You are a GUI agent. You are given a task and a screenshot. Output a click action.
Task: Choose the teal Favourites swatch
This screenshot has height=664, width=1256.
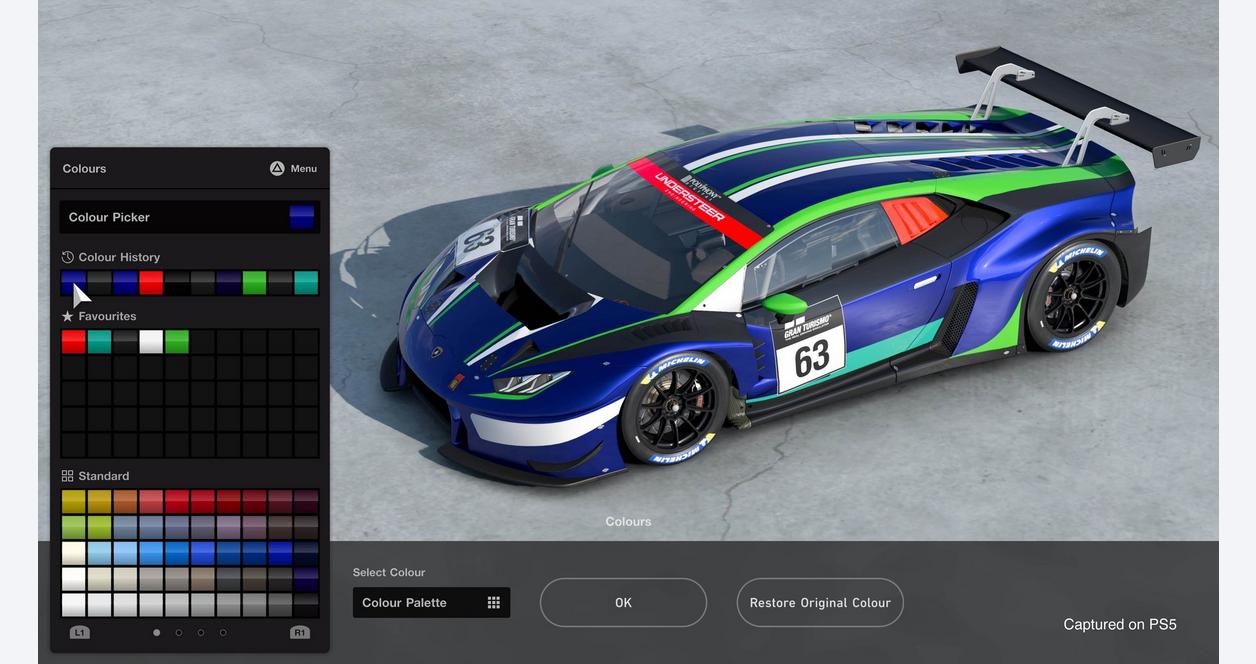coord(99,342)
